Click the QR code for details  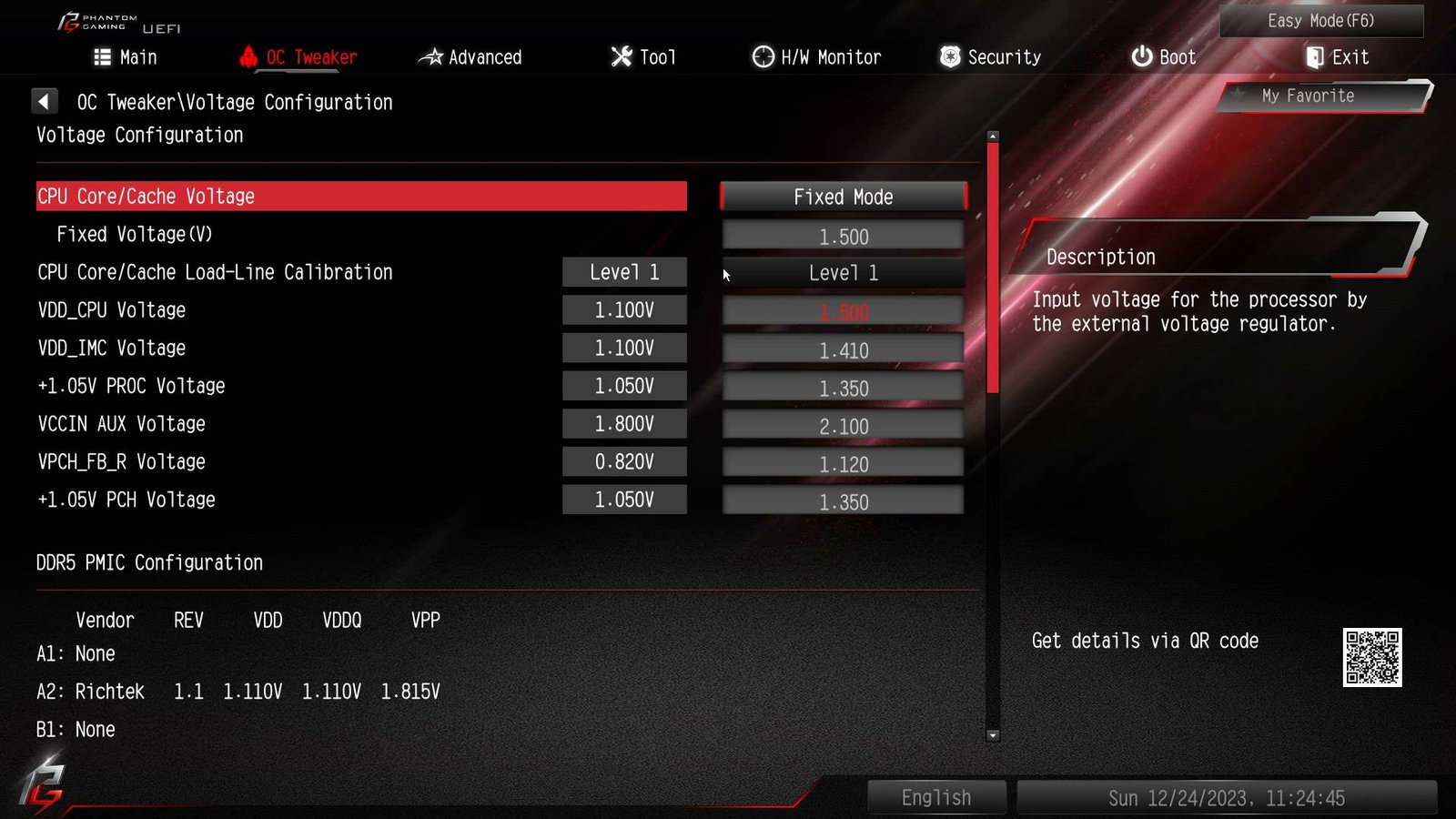click(1371, 657)
